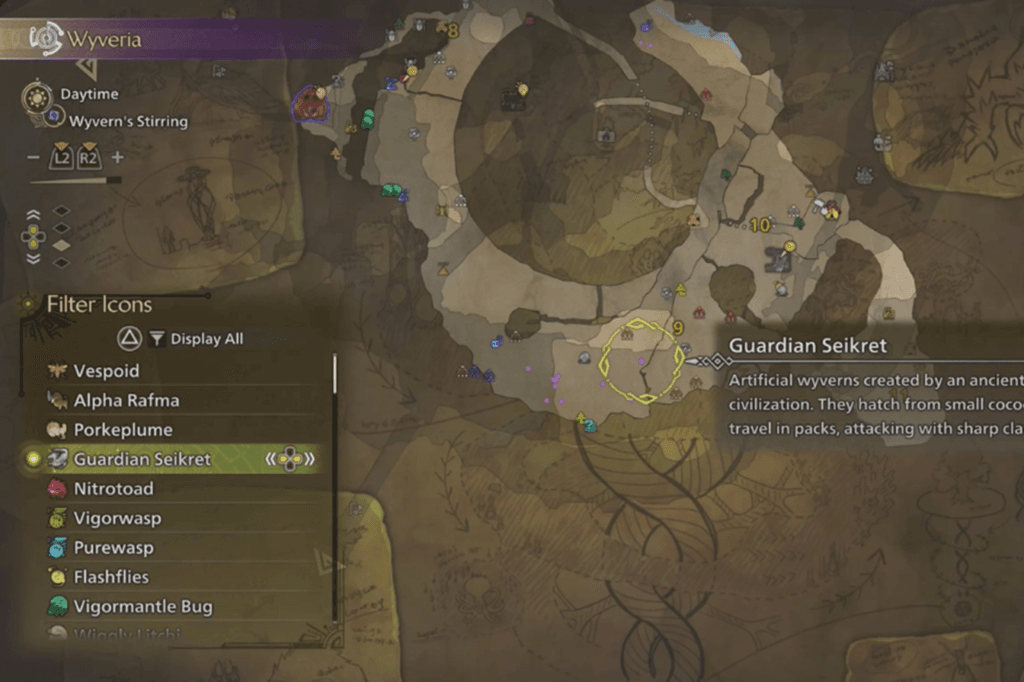
Task: Click the area 10 number on the map
Action: click(x=760, y=226)
